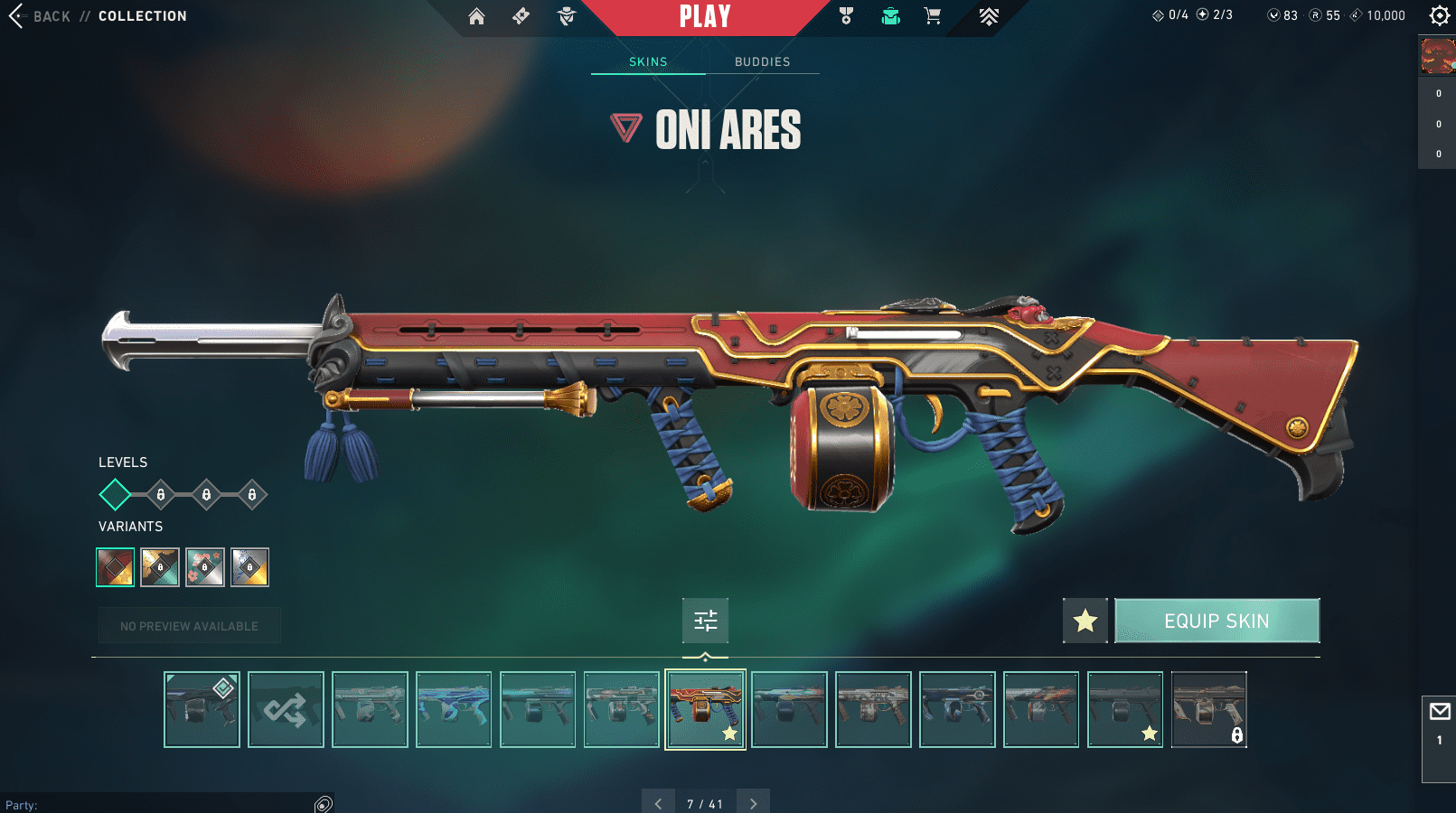Select the first unlocked skin level
This screenshot has width=1456, height=813.
point(115,494)
